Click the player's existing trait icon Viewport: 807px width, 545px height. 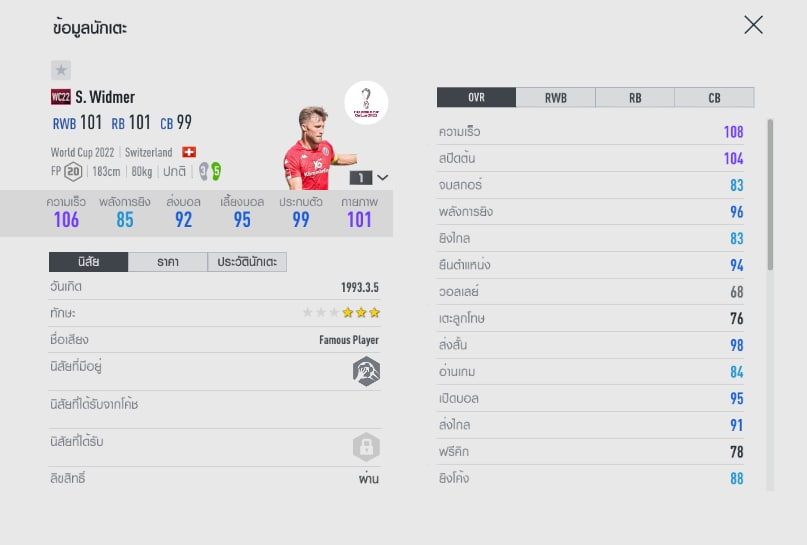click(366, 370)
